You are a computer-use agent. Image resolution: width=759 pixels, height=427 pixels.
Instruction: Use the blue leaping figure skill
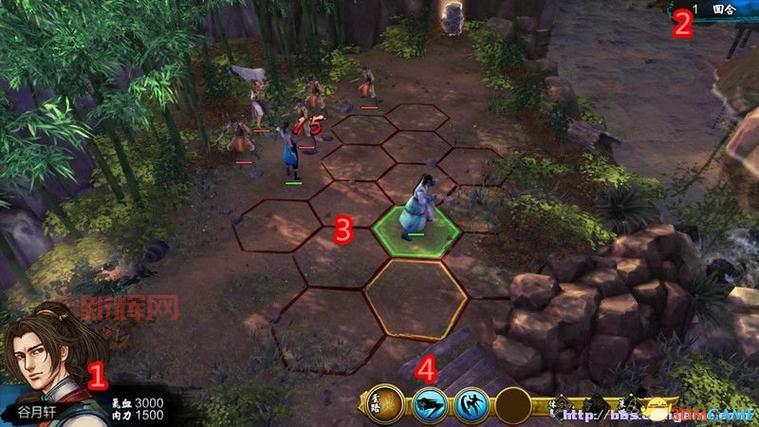coord(470,405)
